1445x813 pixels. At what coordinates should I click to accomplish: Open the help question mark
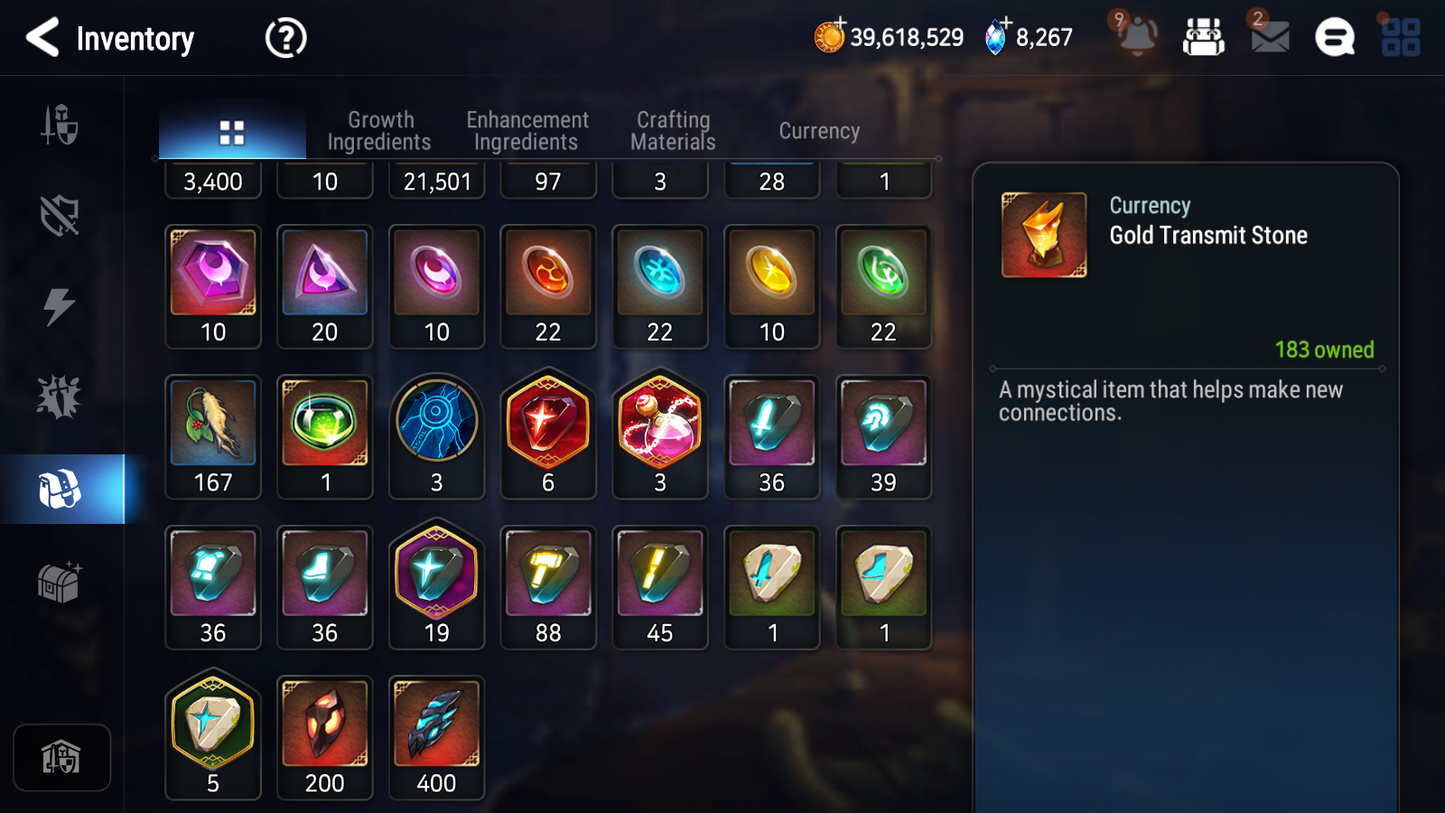coord(285,39)
